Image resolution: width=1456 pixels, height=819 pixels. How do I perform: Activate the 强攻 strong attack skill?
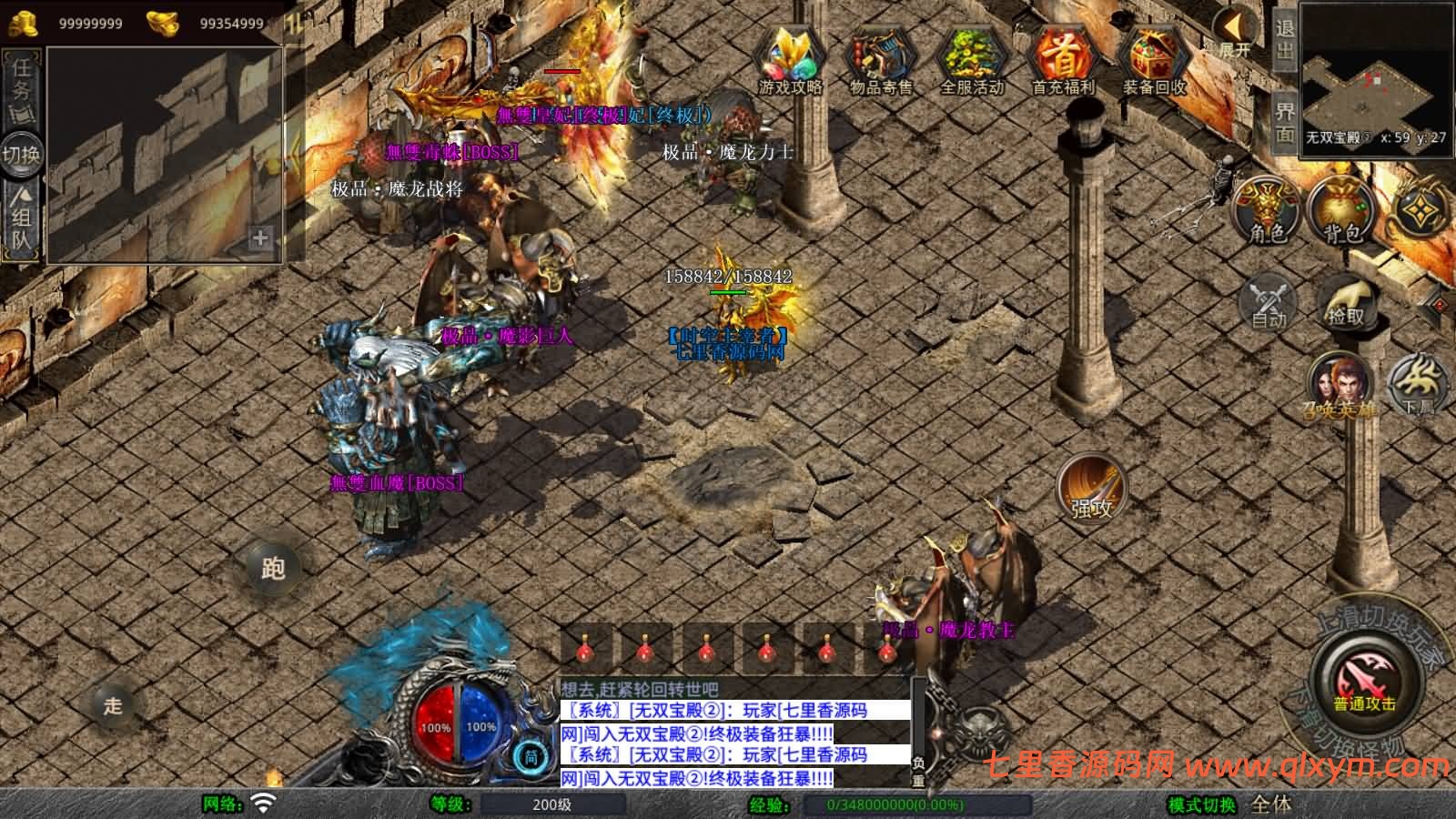click(1091, 489)
